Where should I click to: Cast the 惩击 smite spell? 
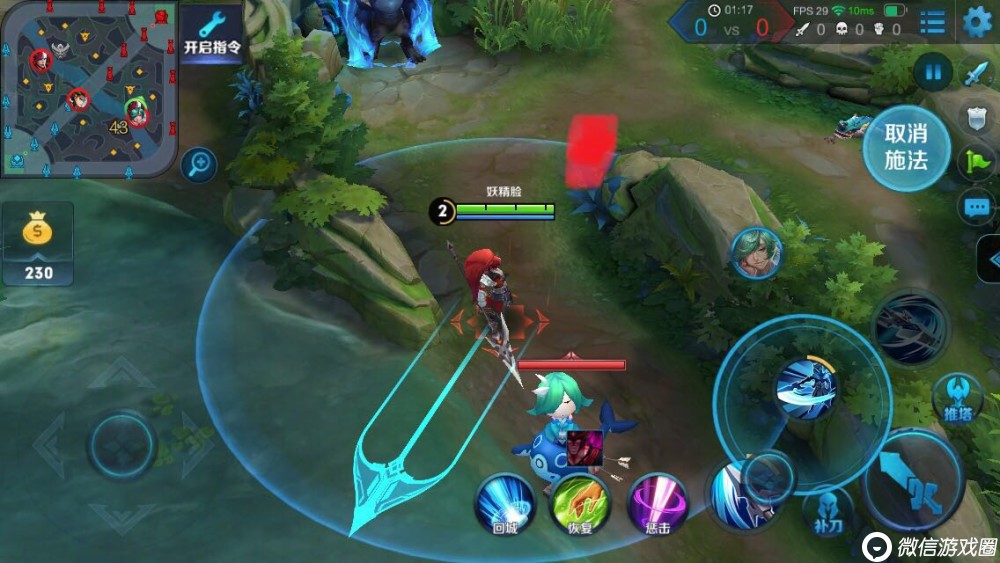(x=657, y=502)
